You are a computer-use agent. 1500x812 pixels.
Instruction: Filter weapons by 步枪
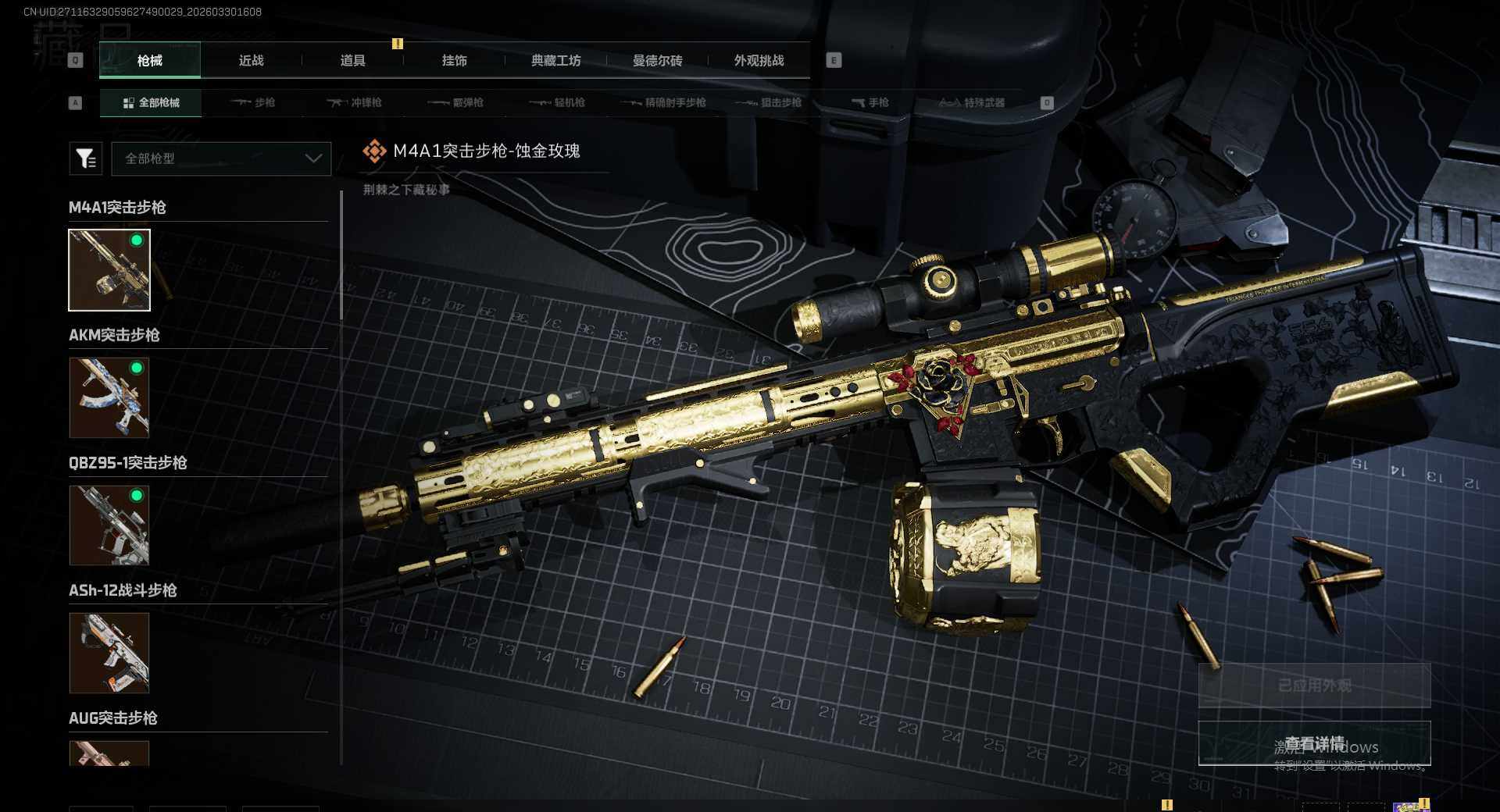(x=253, y=103)
